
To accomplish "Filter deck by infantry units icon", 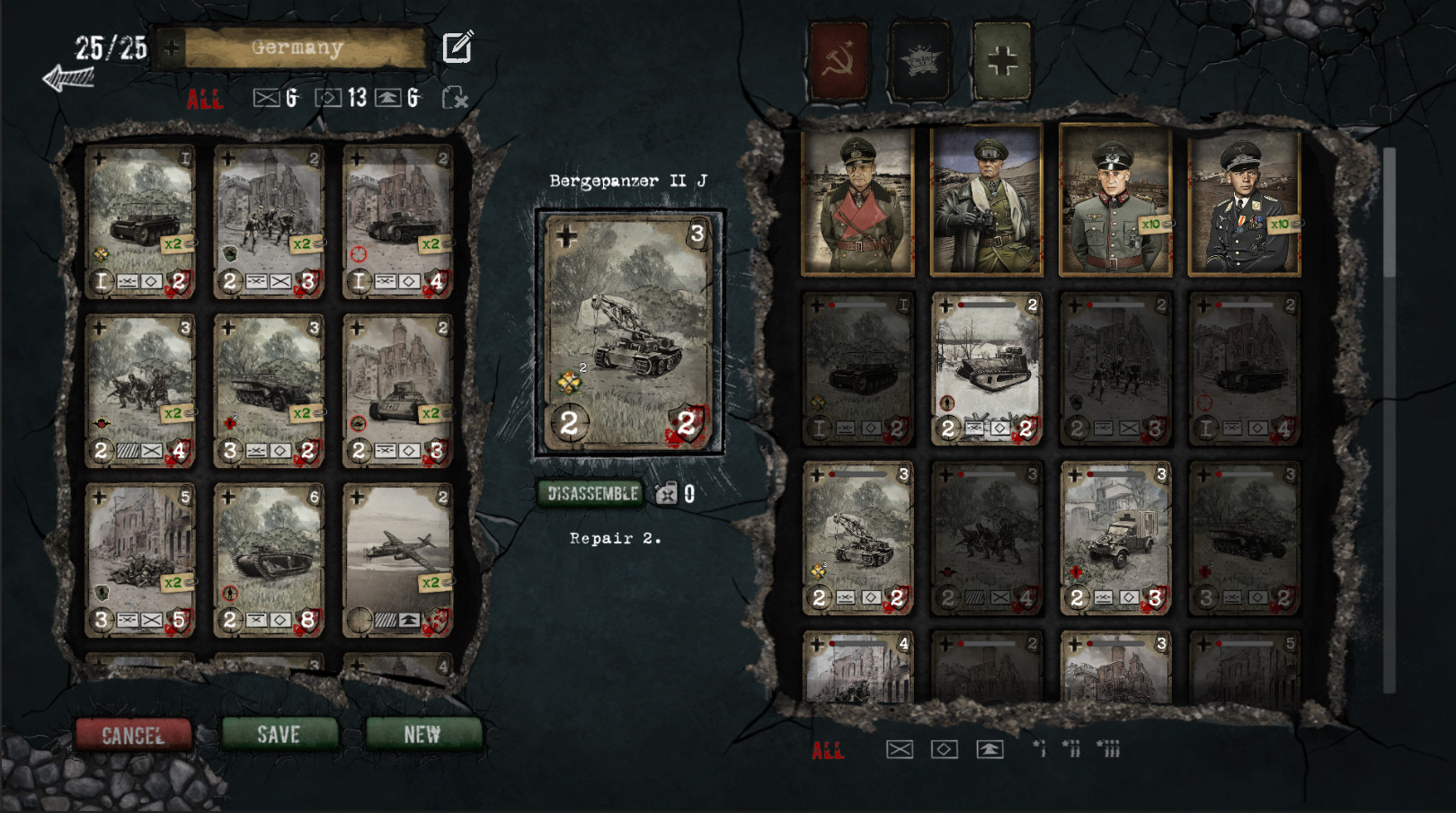I will (x=266, y=100).
